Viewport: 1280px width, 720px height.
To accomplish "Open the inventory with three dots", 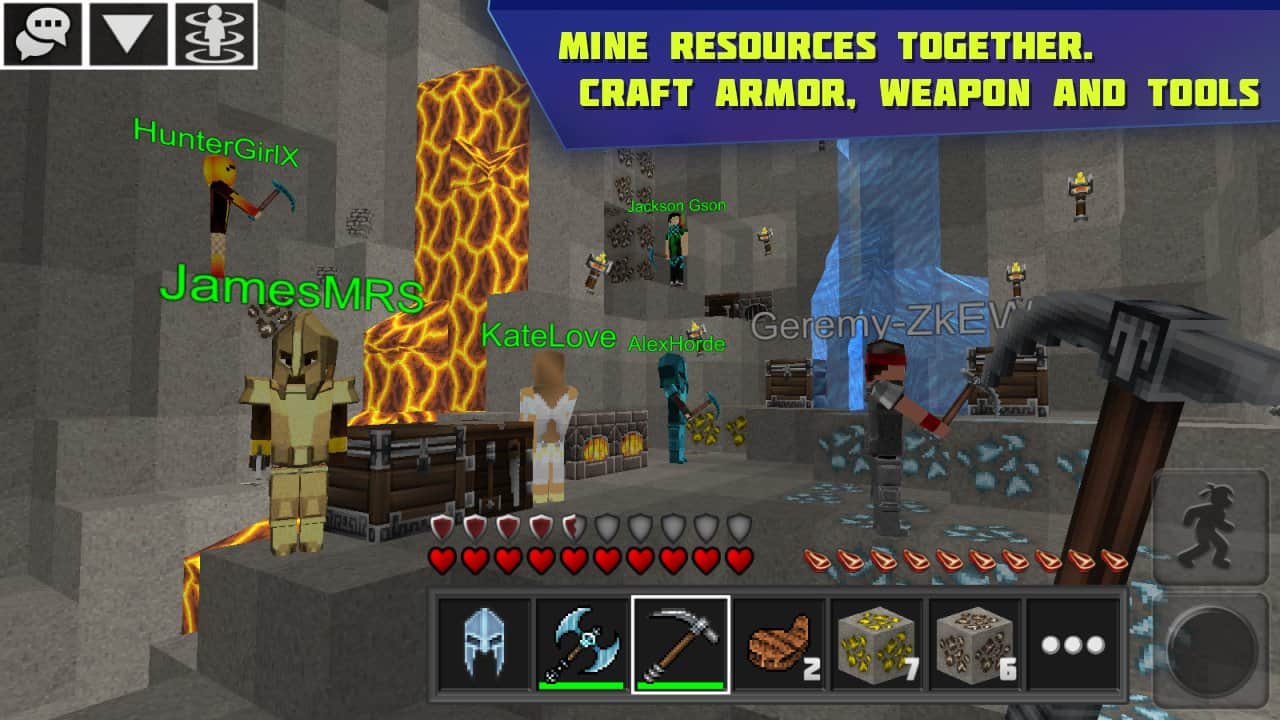I will coord(1072,644).
